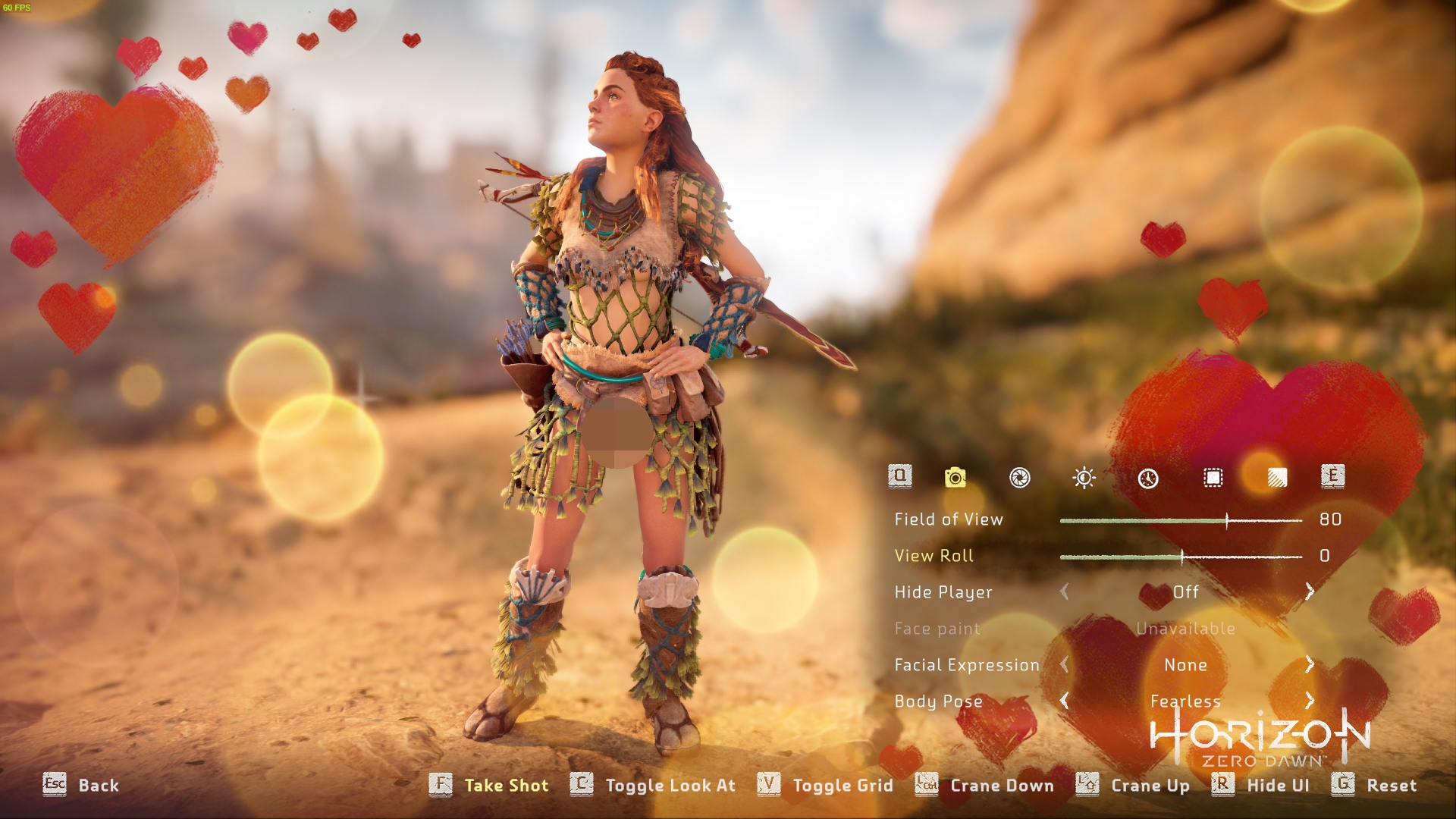Open the clock time-of-day tab

pyautogui.click(x=1148, y=478)
